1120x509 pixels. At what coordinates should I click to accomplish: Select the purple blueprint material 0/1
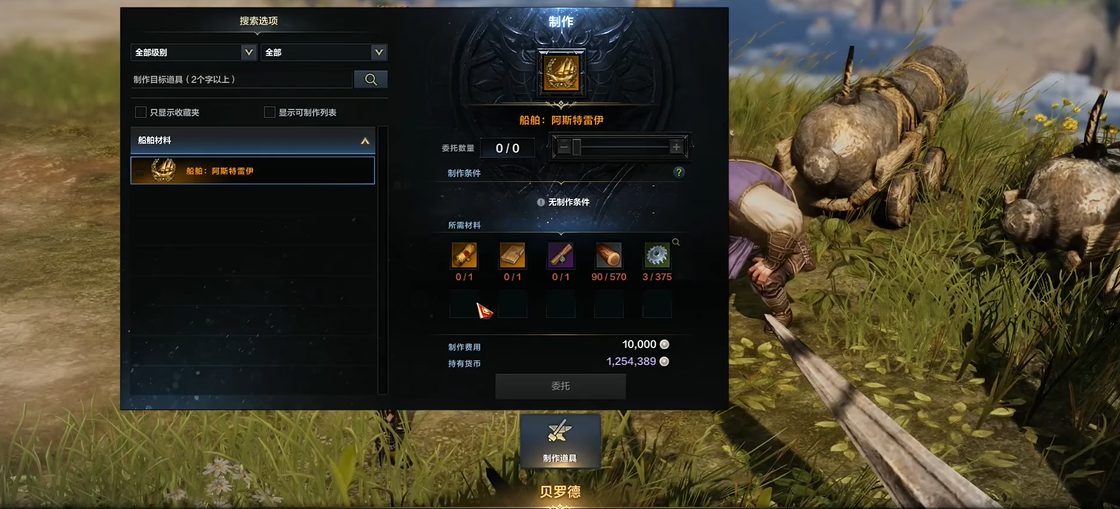coord(561,255)
